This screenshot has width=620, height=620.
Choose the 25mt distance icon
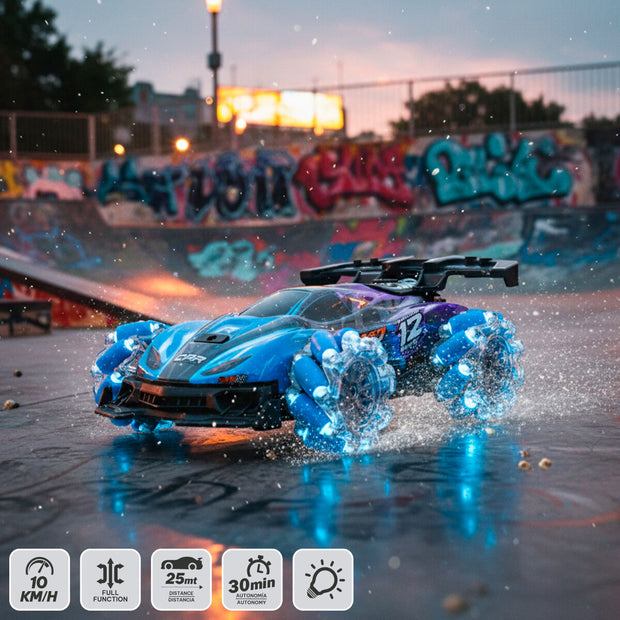181,579
